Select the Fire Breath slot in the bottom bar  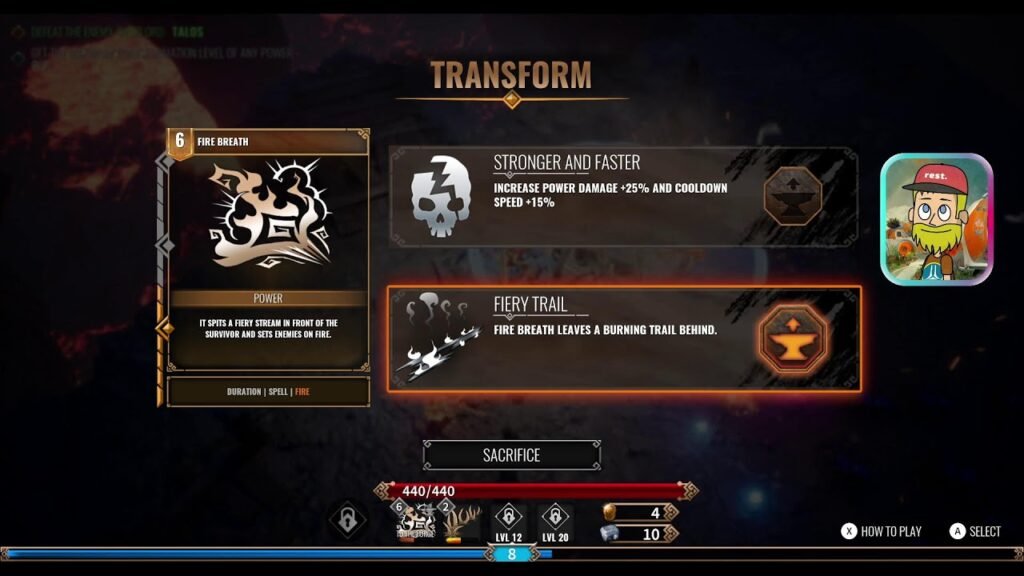pyautogui.click(x=415, y=522)
